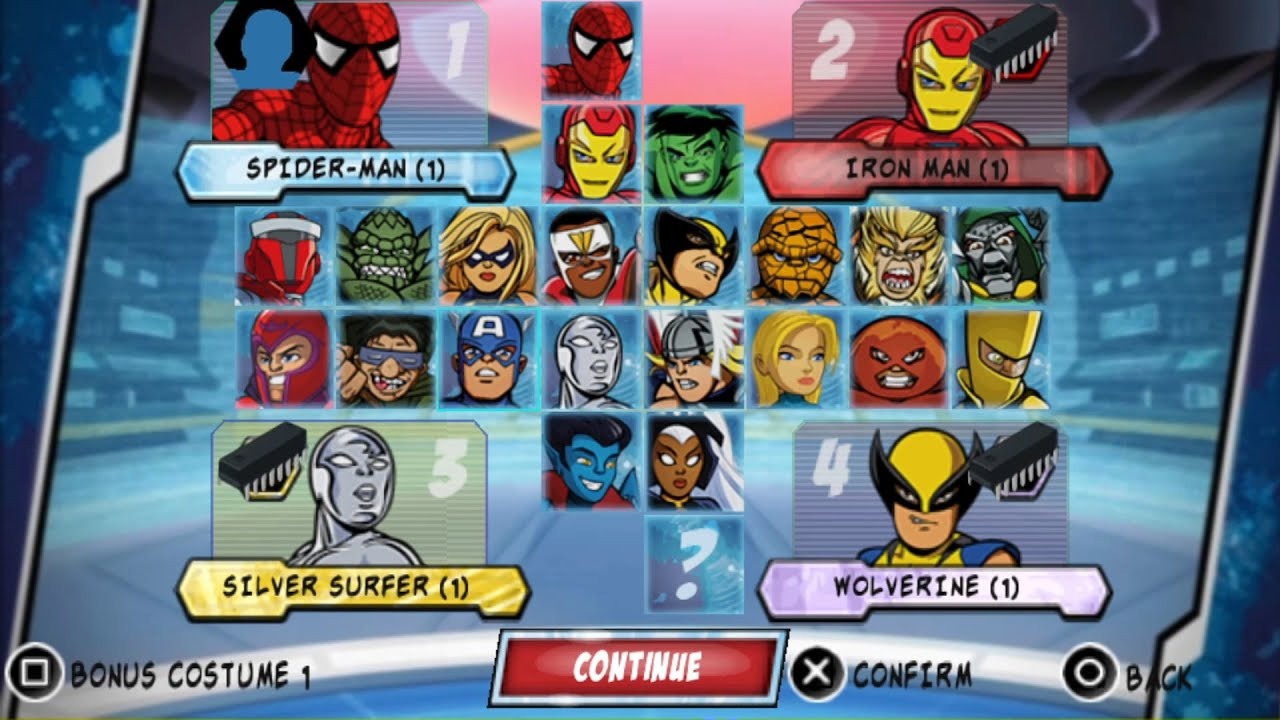
Task: Click the red CONTINUE button
Action: (x=637, y=667)
